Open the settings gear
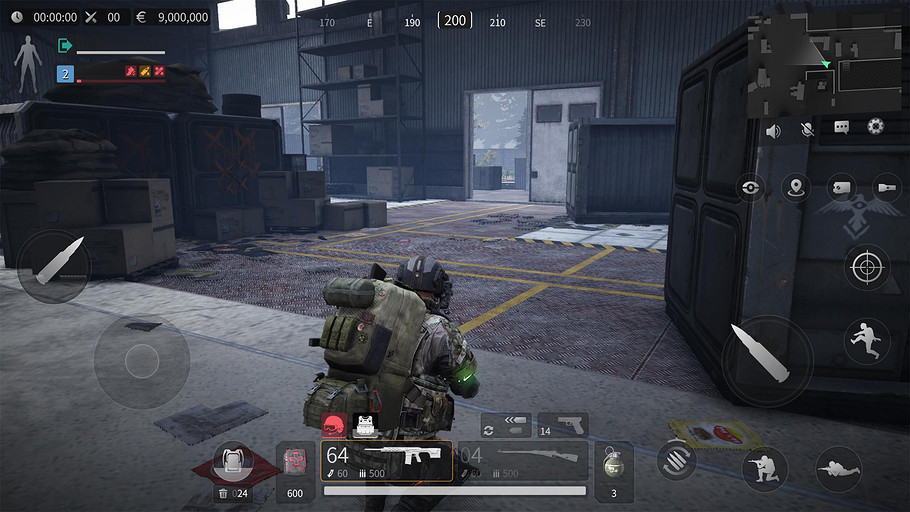This screenshot has width=910, height=512. 876,127
